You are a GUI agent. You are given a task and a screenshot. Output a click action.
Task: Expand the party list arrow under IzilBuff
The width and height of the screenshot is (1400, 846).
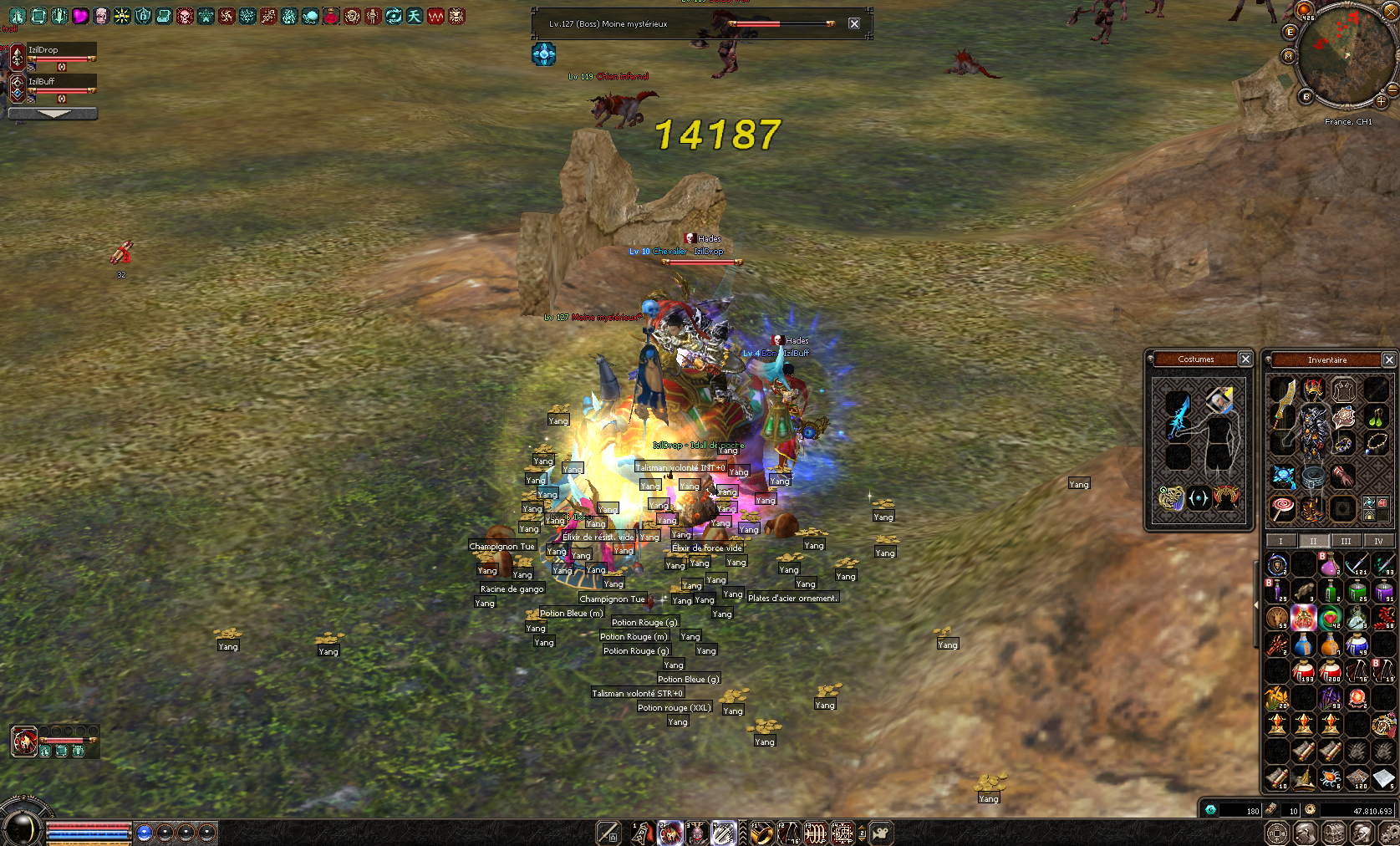pos(53,114)
